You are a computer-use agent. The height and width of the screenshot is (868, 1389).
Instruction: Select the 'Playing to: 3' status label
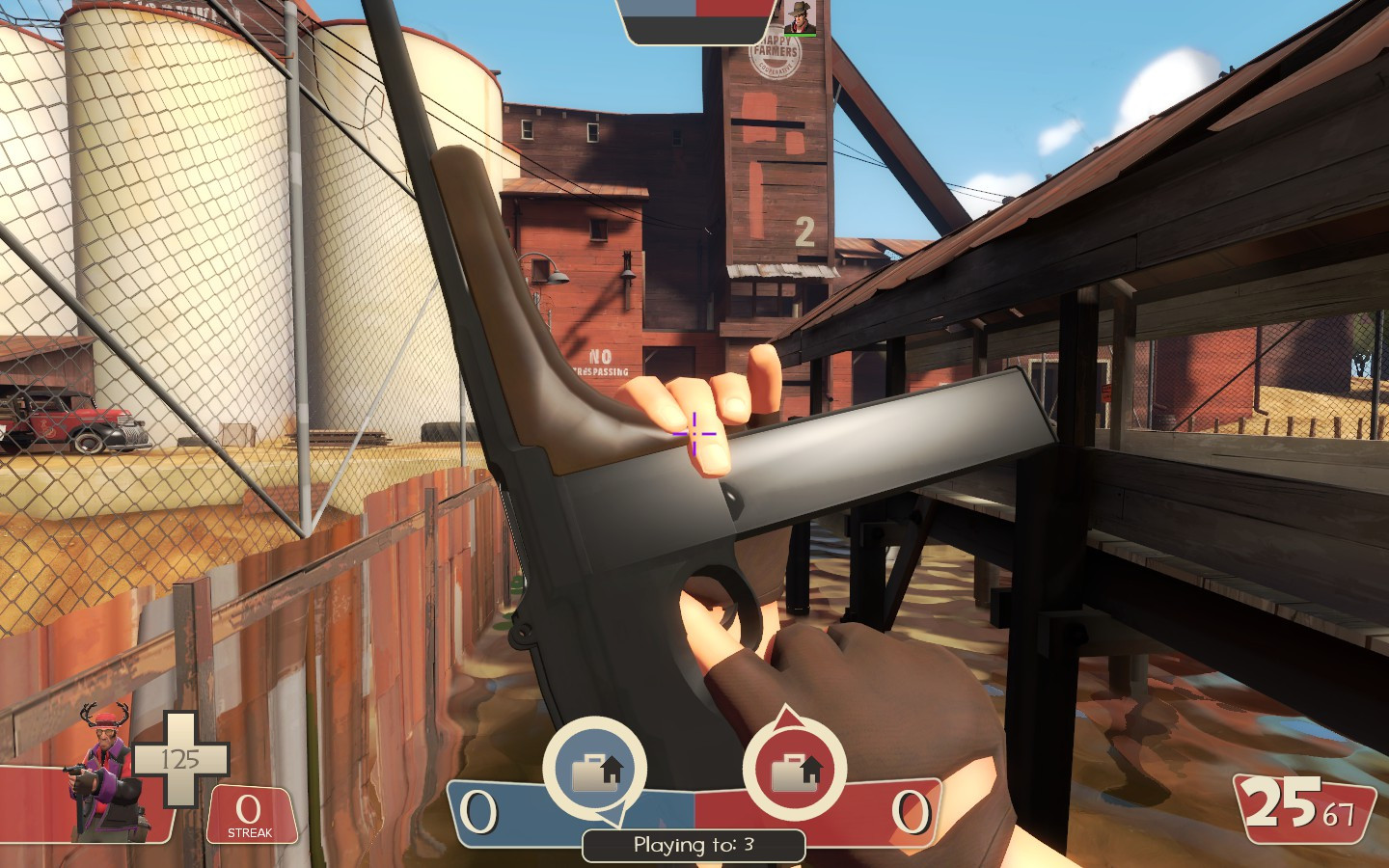[x=693, y=845]
